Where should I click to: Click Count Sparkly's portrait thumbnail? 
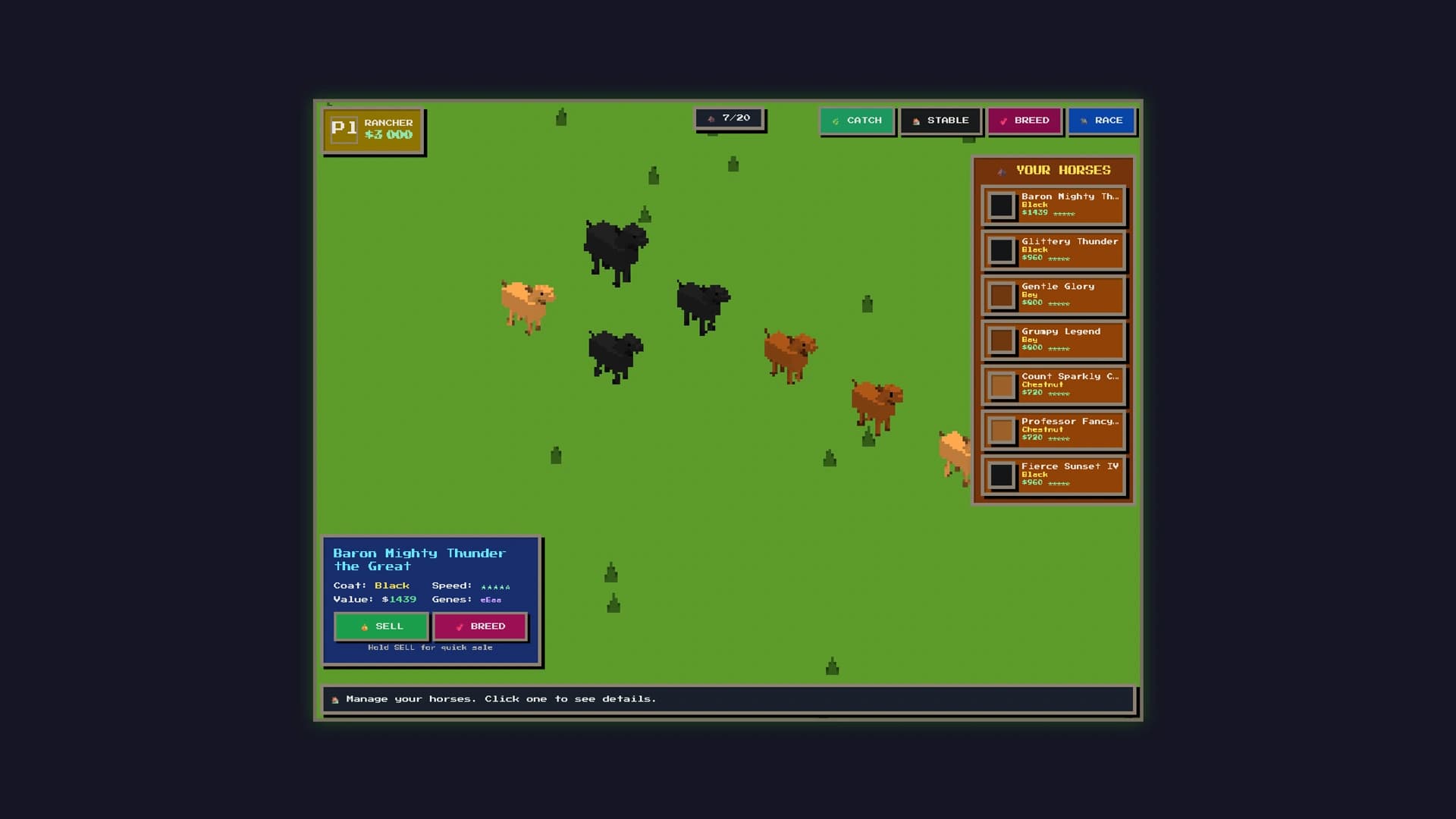[x=1003, y=385]
